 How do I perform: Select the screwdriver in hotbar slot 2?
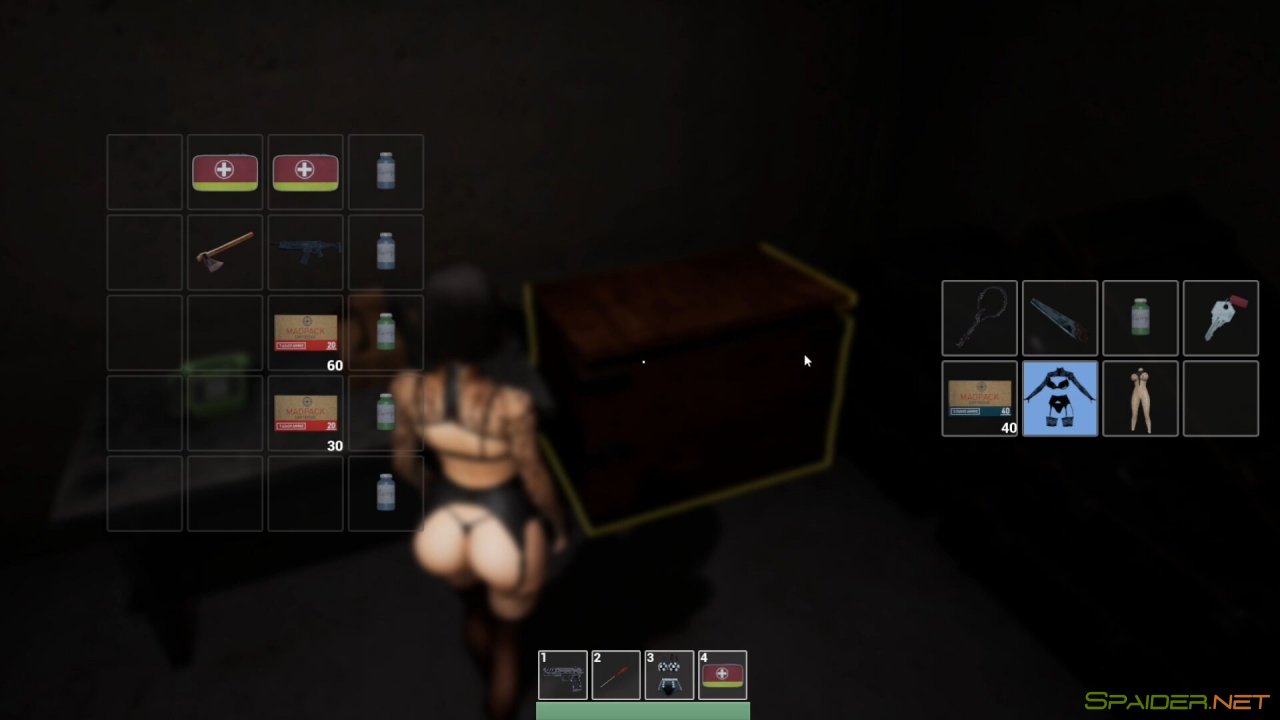[616, 674]
